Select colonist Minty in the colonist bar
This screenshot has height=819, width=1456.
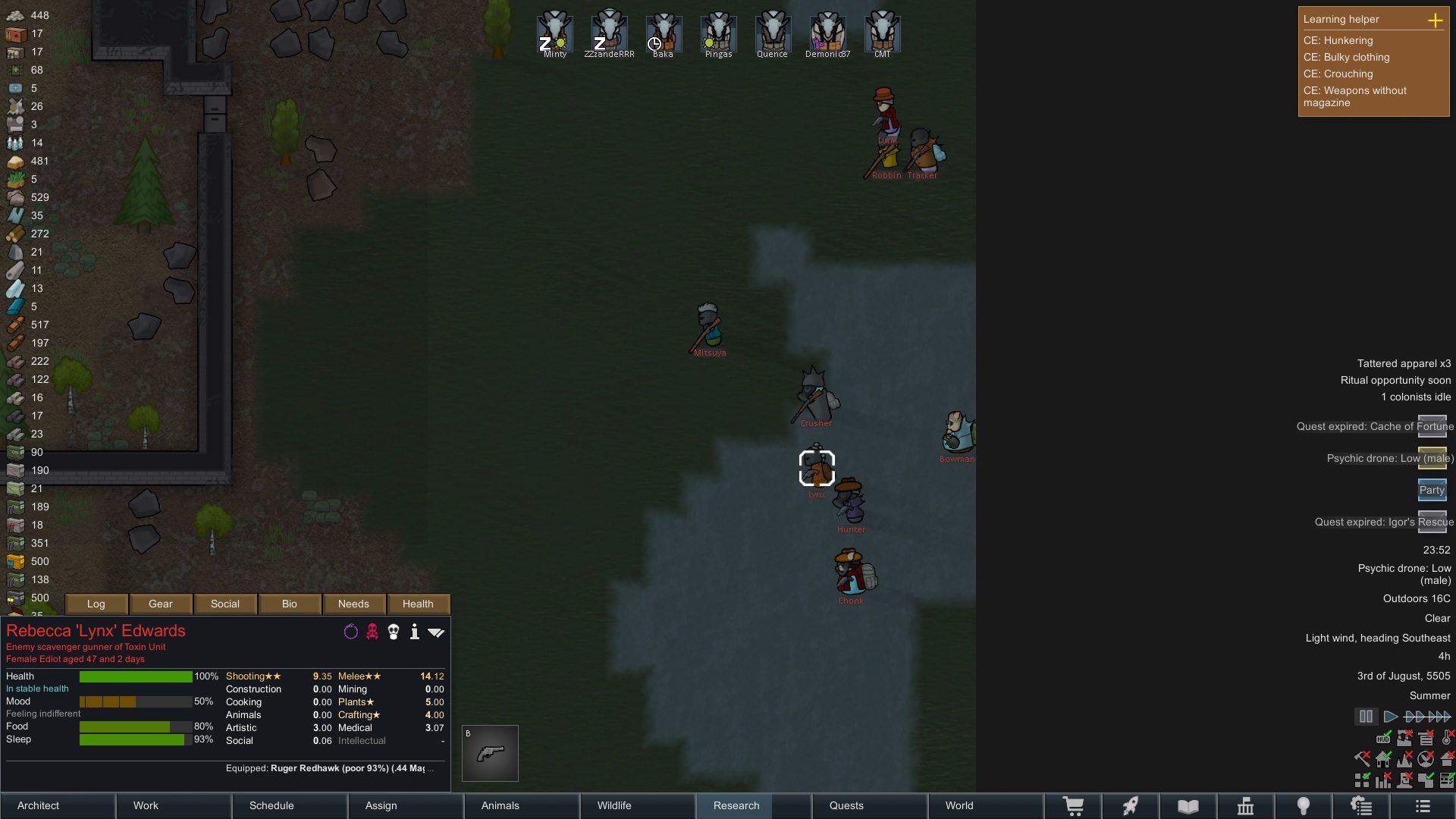(555, 32)
